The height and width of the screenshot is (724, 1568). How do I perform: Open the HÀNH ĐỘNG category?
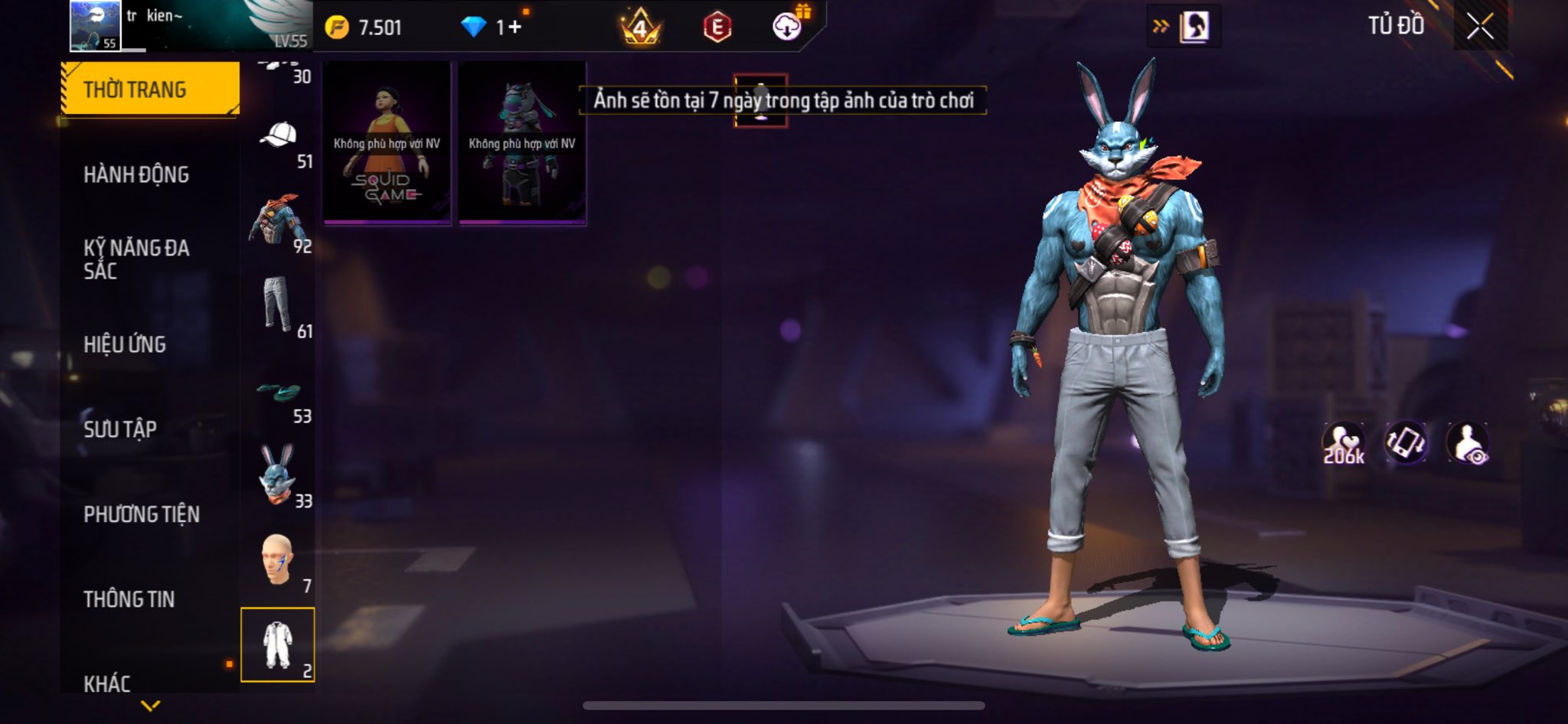pyautogui.click(x=136, y=174)
